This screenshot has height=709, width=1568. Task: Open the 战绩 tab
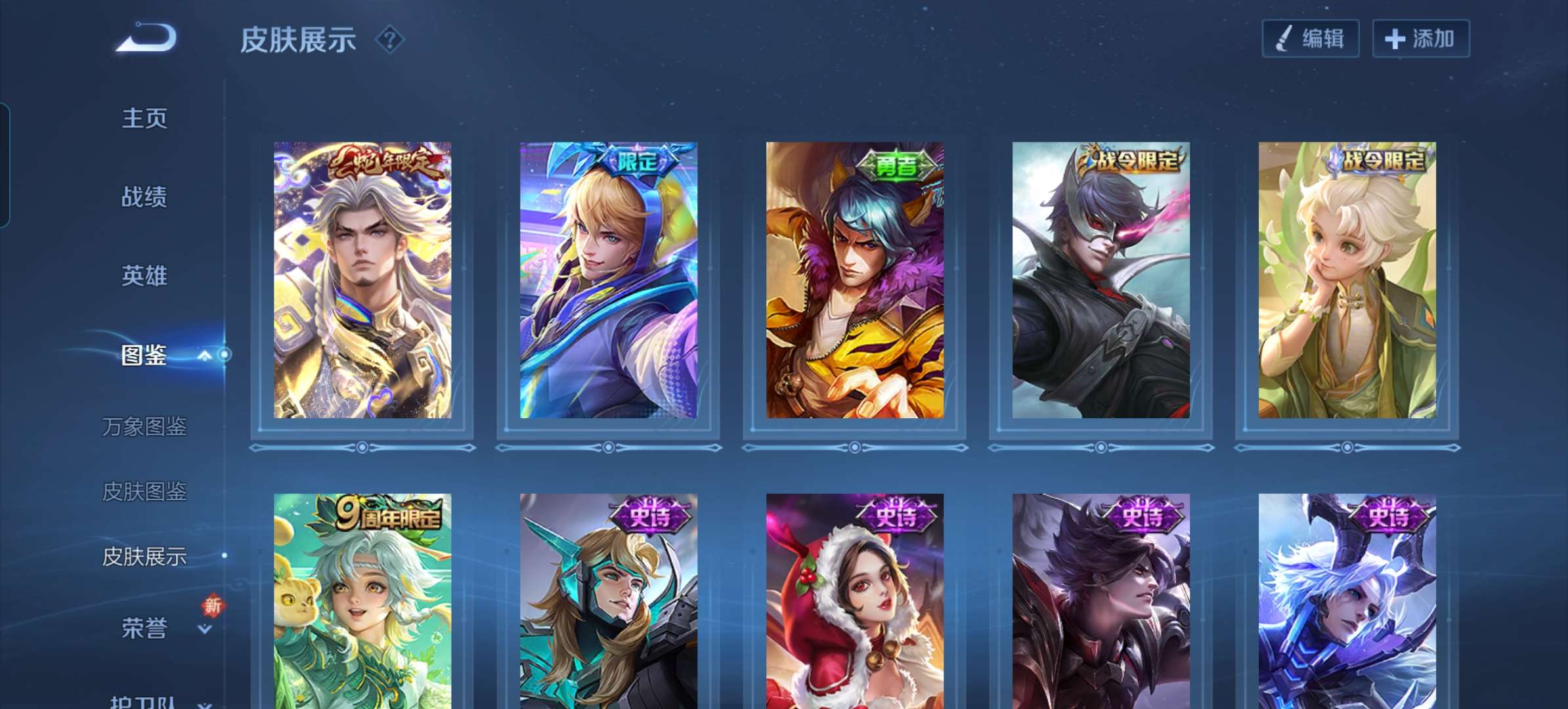point(144,197)
